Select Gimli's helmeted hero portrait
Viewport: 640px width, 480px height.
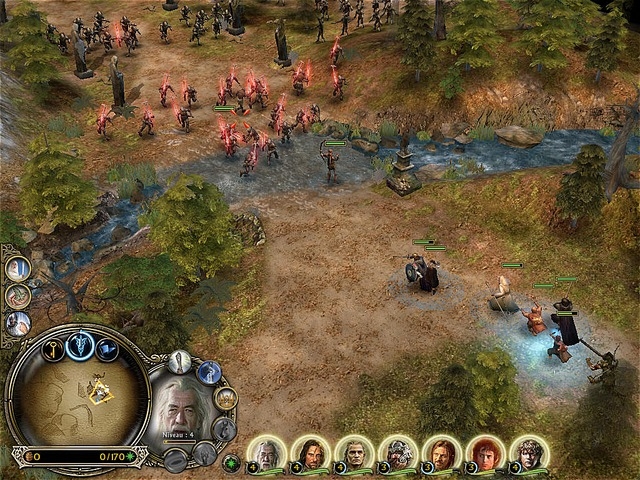pyautogui.click(x=398, y=454)
